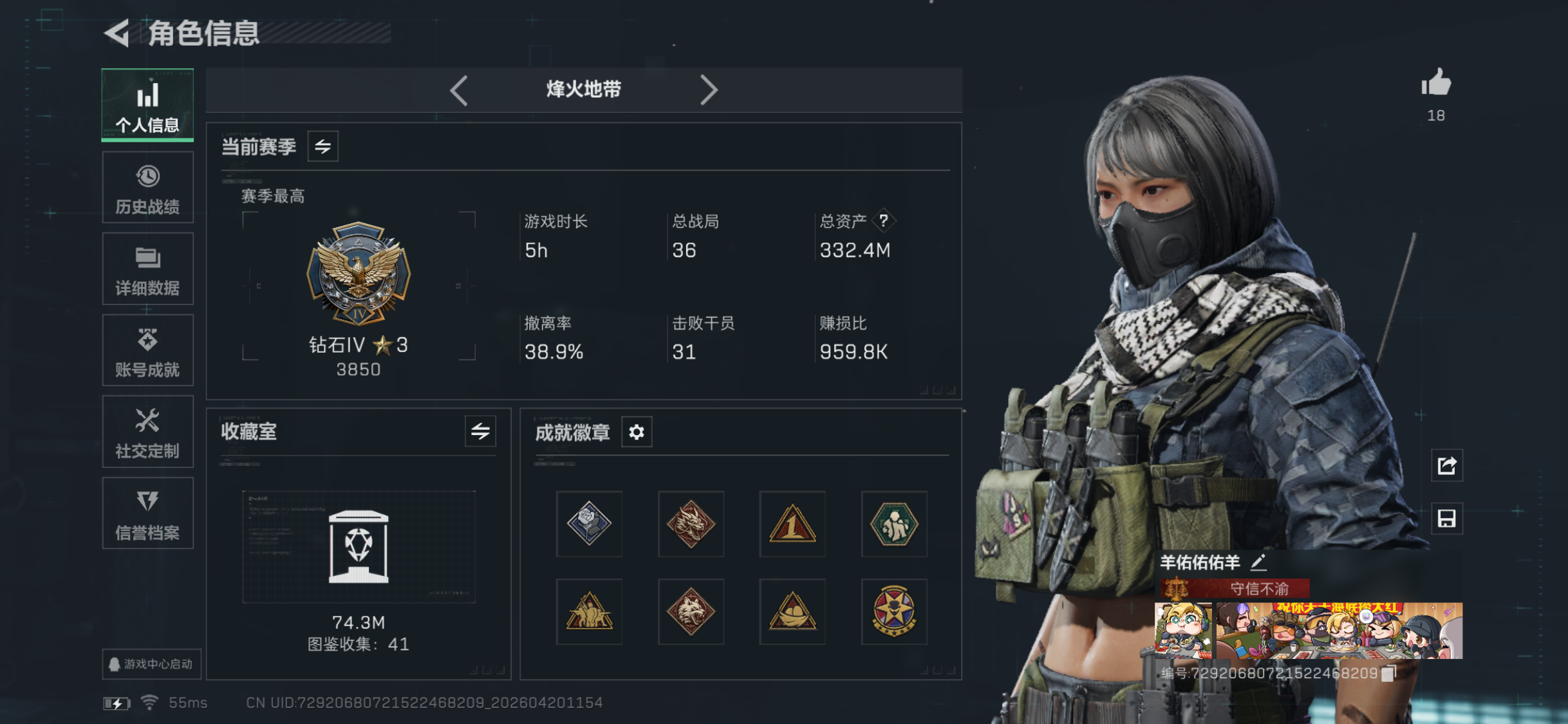Switch to the 历史战绩 tab
1568x724 pixels.
pos(147,188)
